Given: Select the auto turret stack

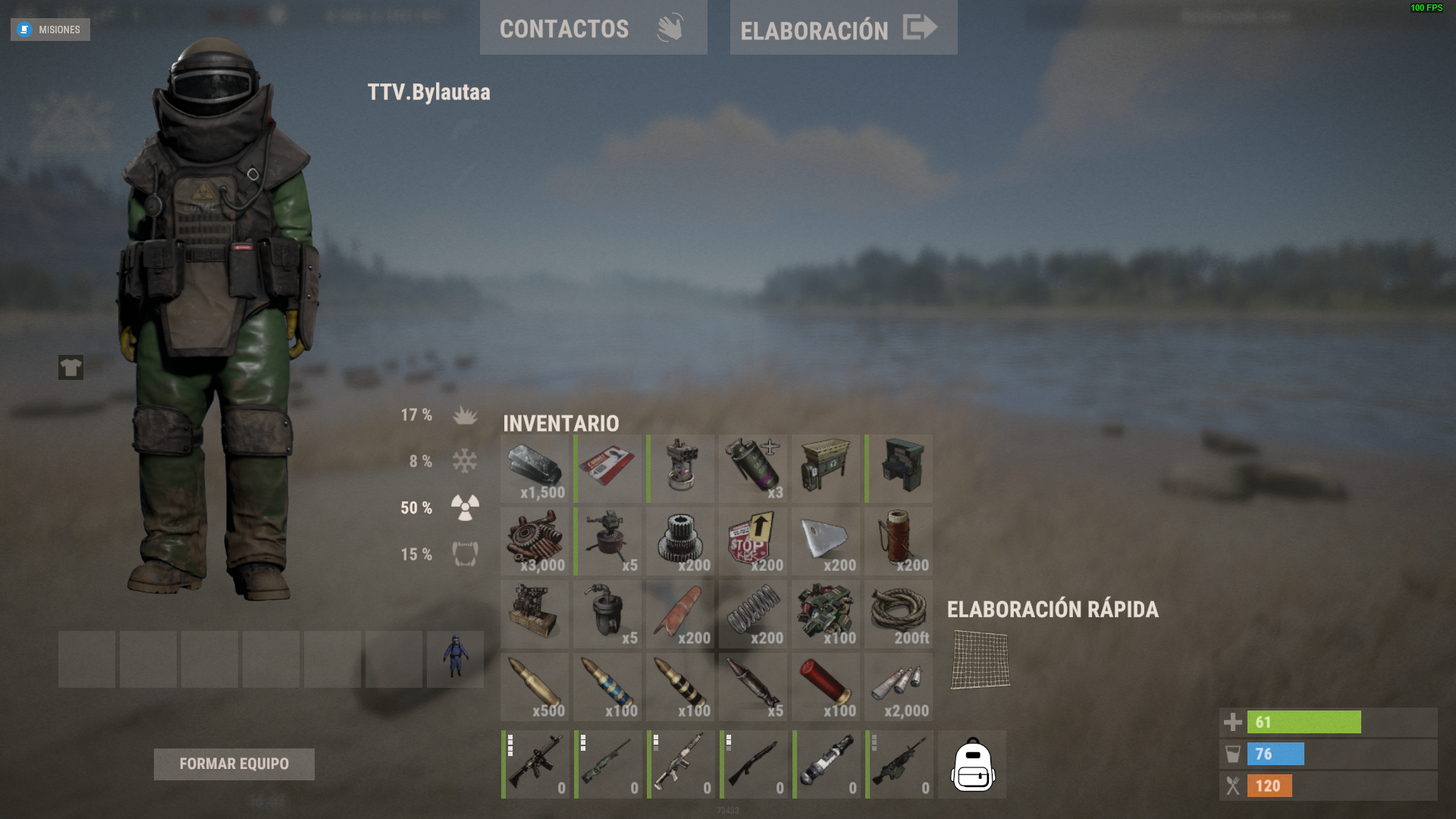Looking at the screenshot, I should tap(607, 541).
